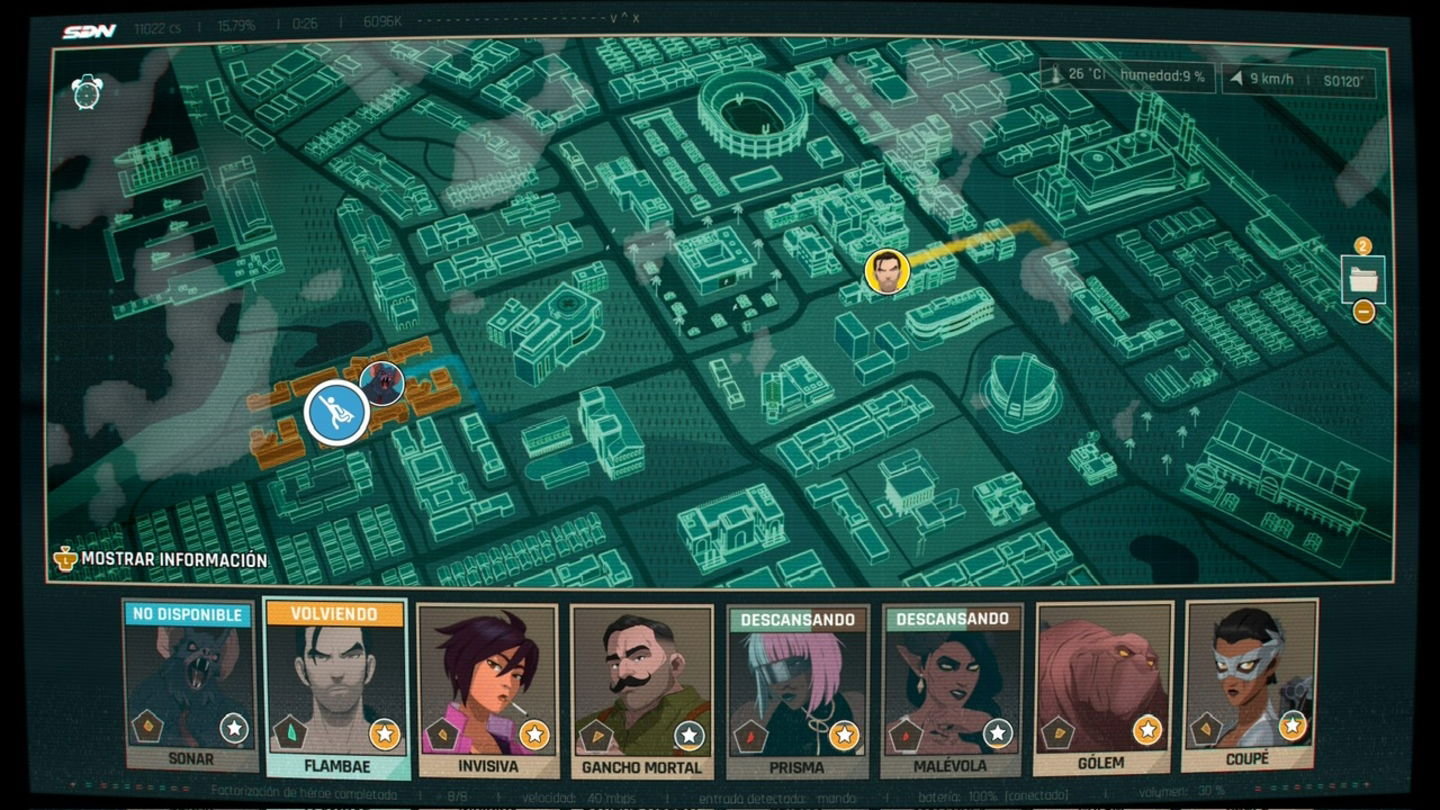Pick the Gólem hero card

1104,688
